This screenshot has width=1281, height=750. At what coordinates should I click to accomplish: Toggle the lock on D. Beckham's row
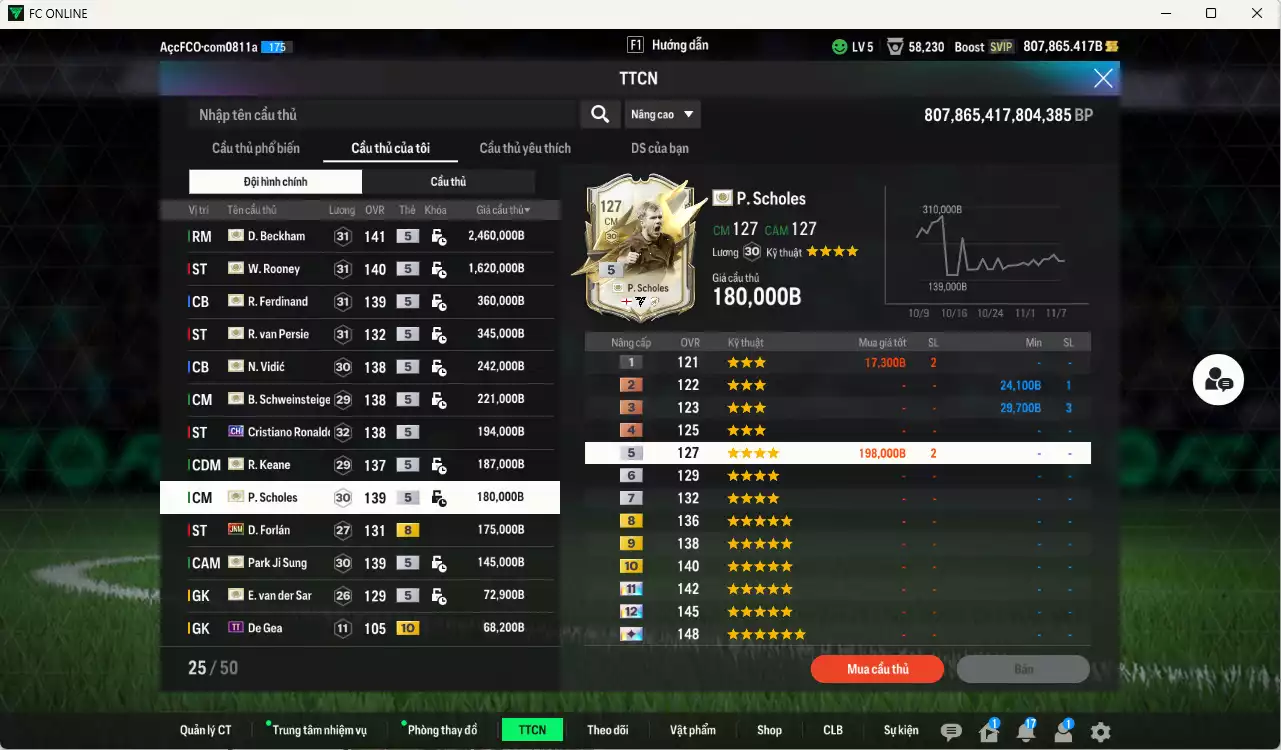pyautogui.click(x=438, y=235)
